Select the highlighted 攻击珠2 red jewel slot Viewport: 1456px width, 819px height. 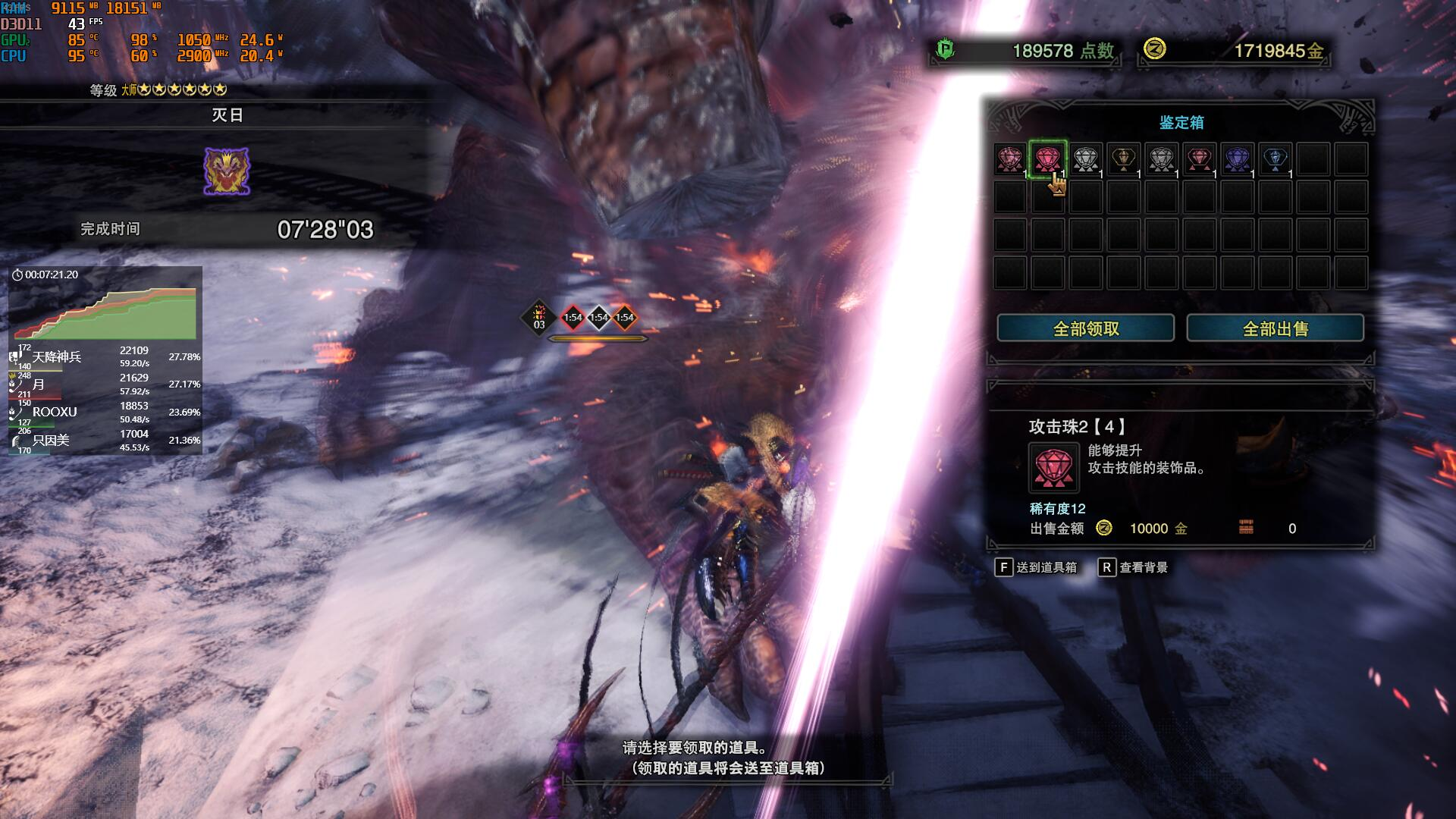tap(1047, 159)
